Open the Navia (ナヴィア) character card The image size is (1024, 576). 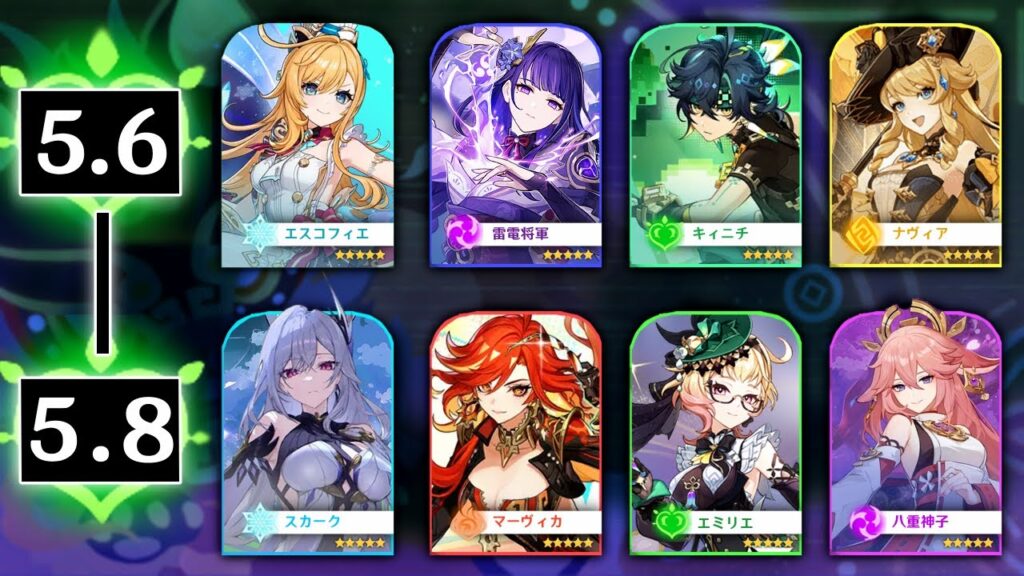coord(915,147)
